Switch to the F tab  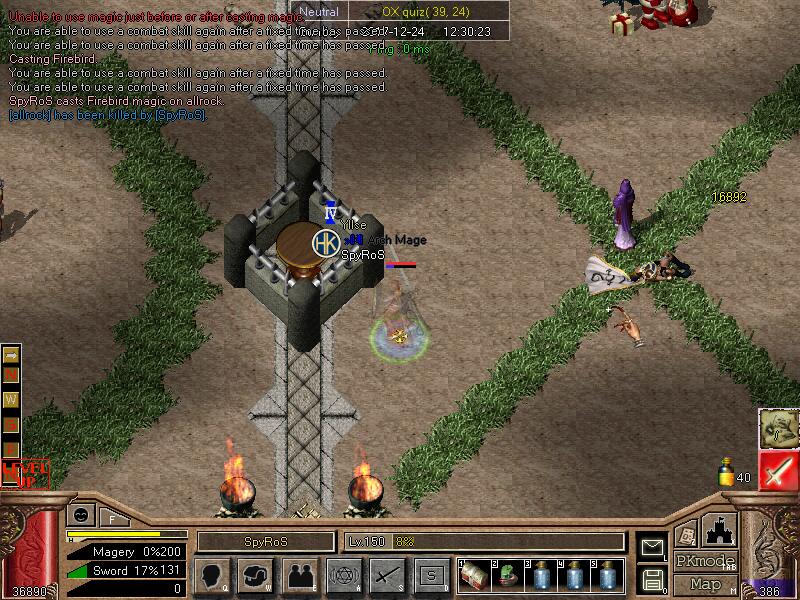(x=113, y=518)
